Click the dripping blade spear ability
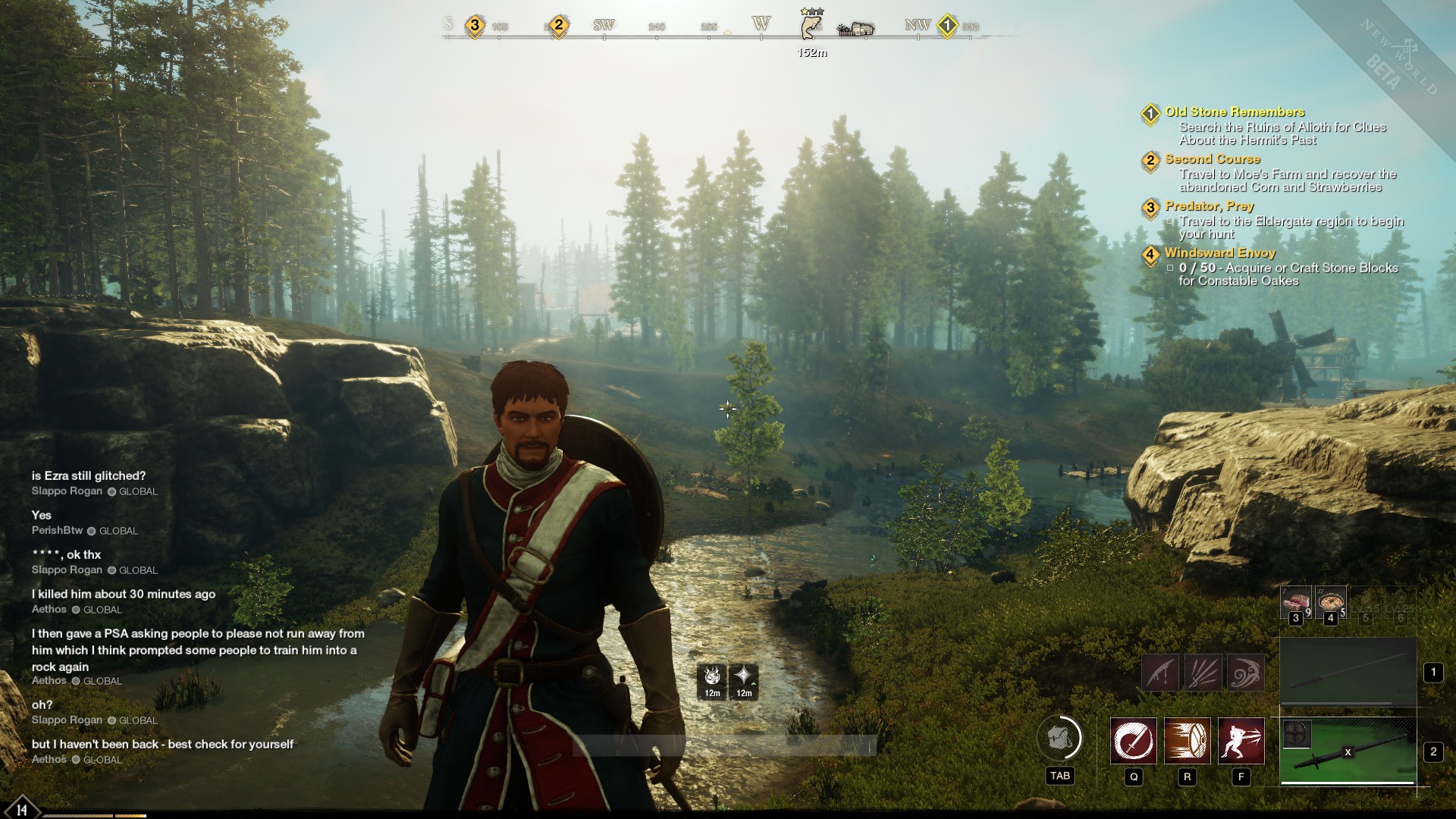This screenshot has height=819, width=1456. [x=1160, y=672]
